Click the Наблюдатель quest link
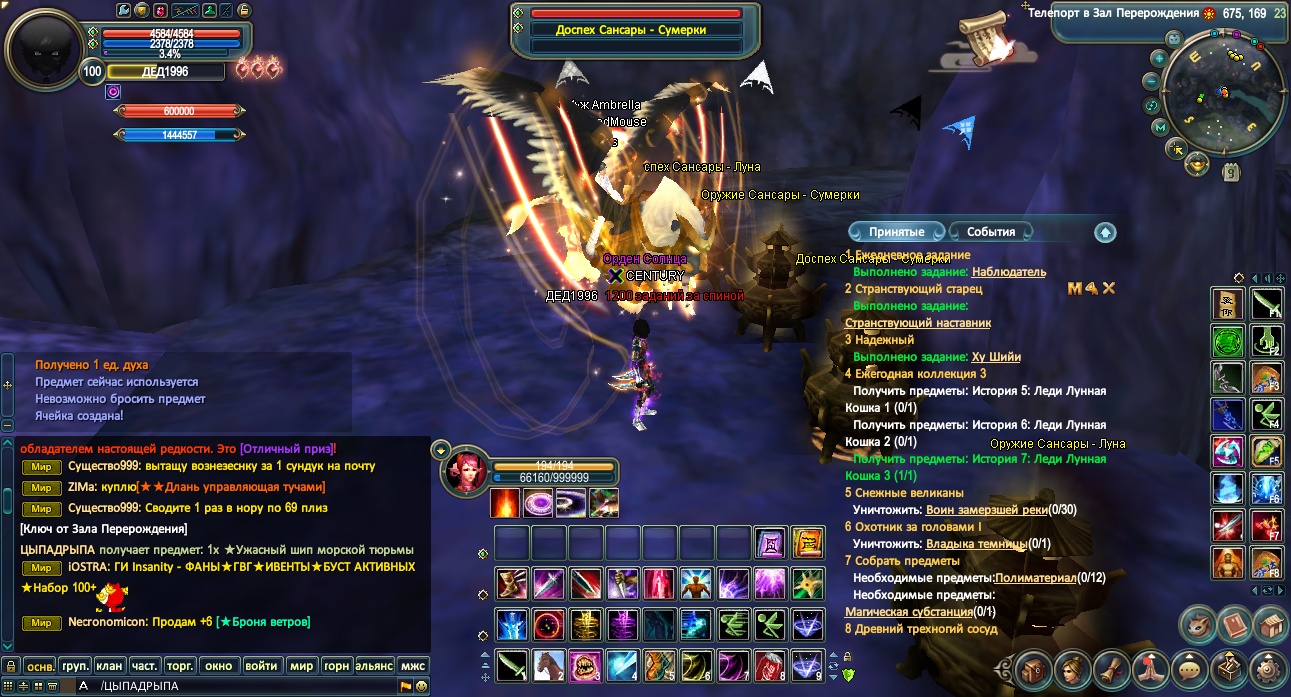 point(1008,272)
